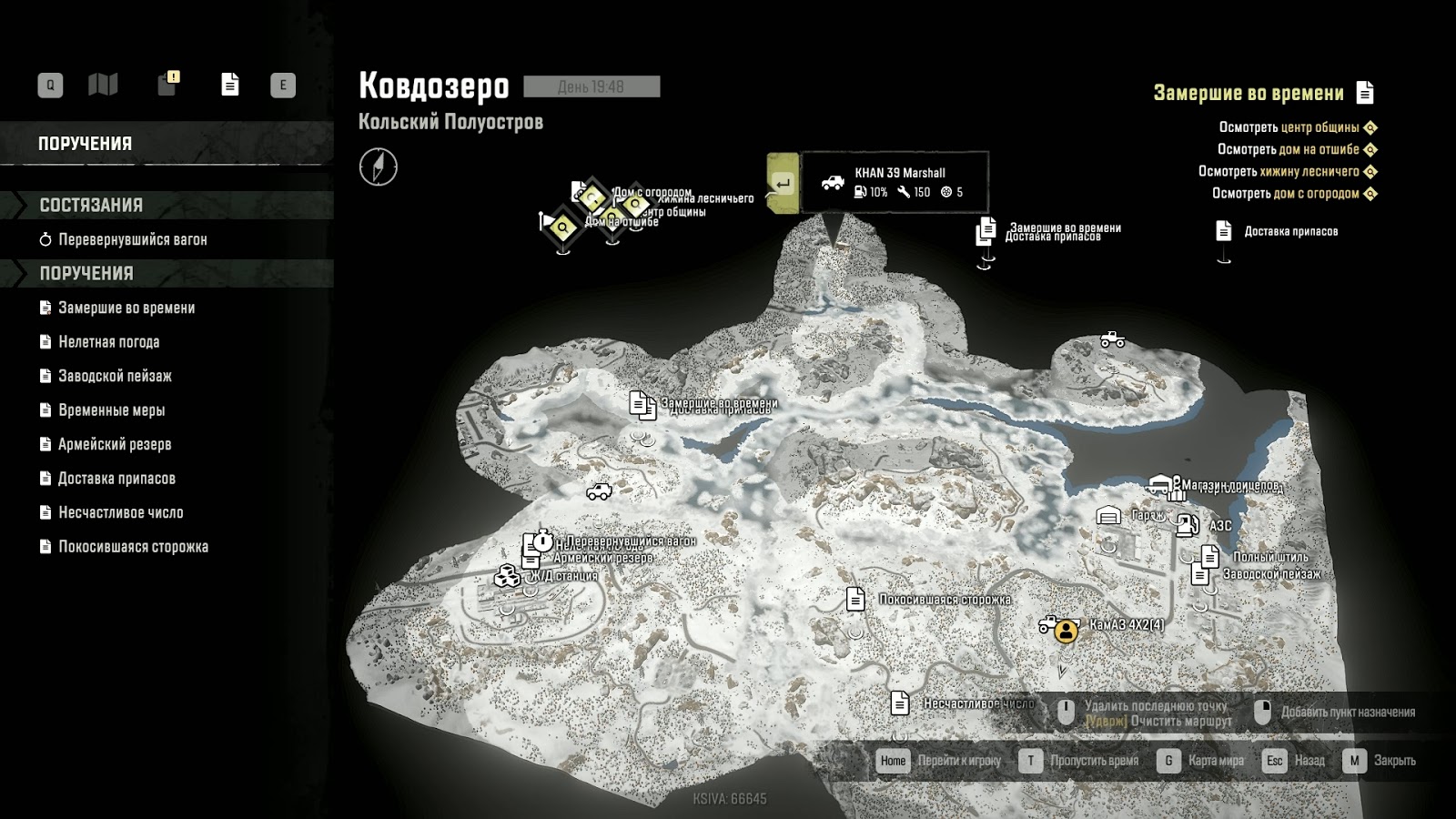
Task: Select the 'Доставка припасов' task in list
Action: 116,479
